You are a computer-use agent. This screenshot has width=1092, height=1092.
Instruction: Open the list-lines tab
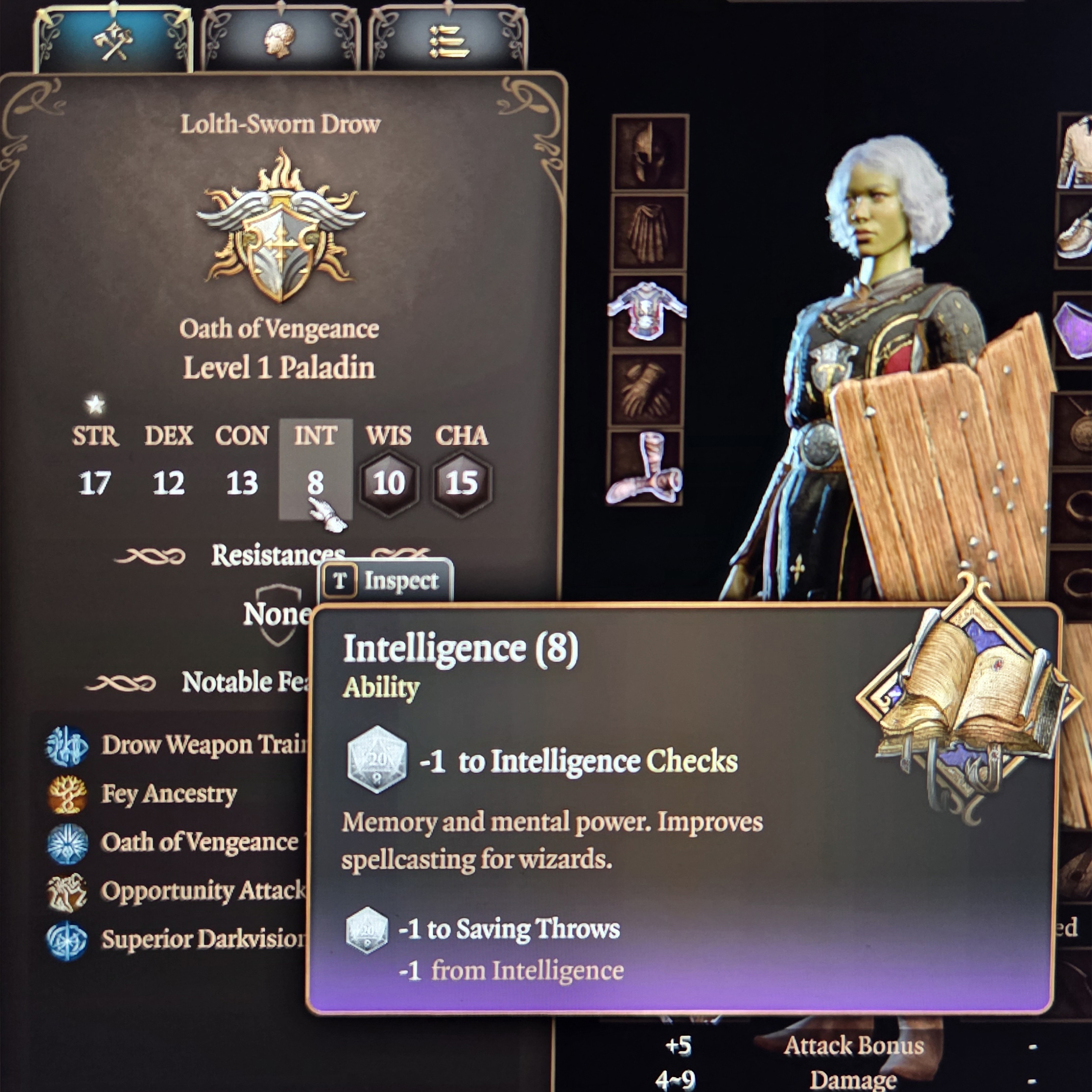click(x=448, y=41)
